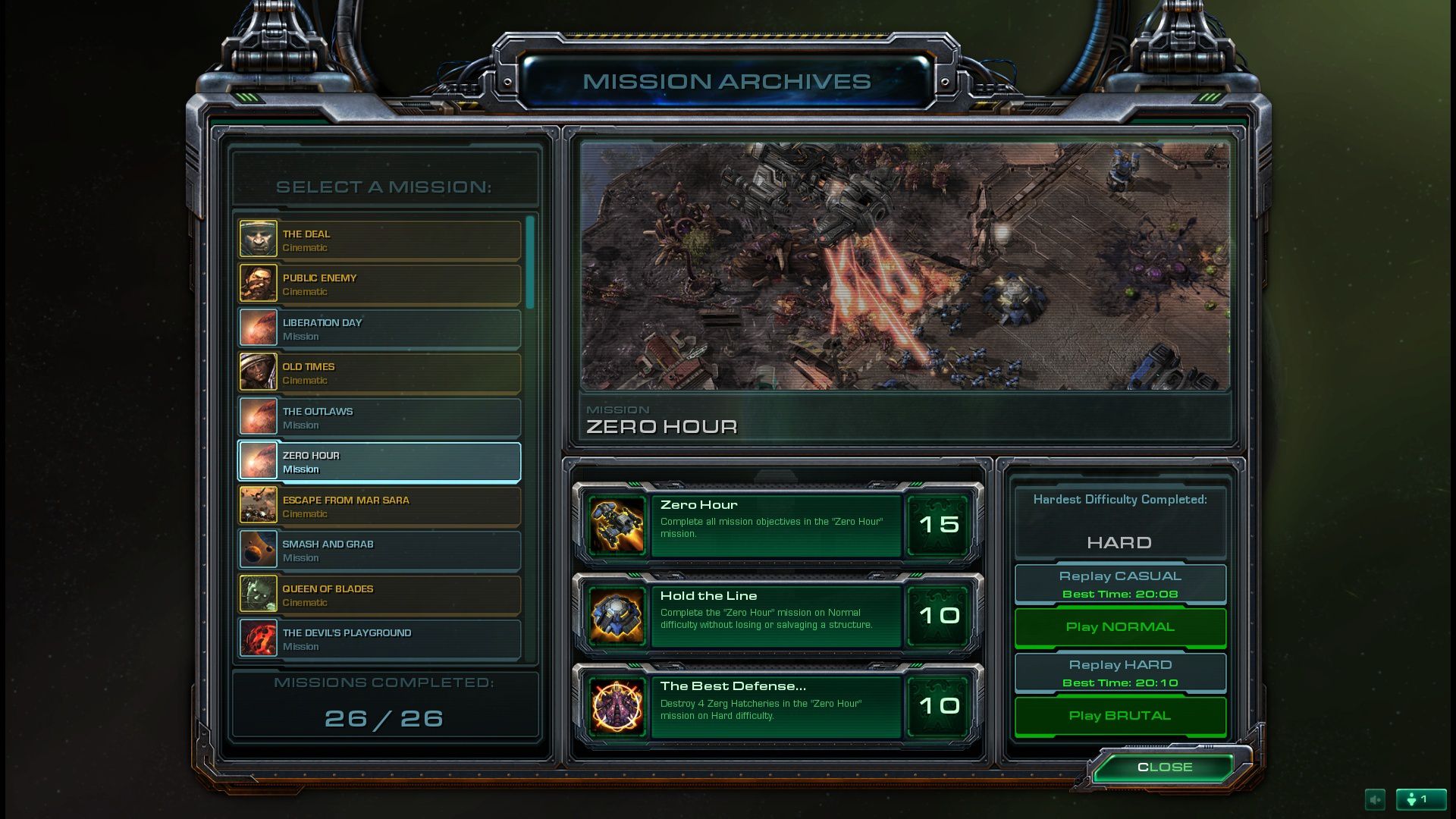Toggle the speaker sound icon
Screen dimensions: 1456x819
click(x=1375, y=799)
